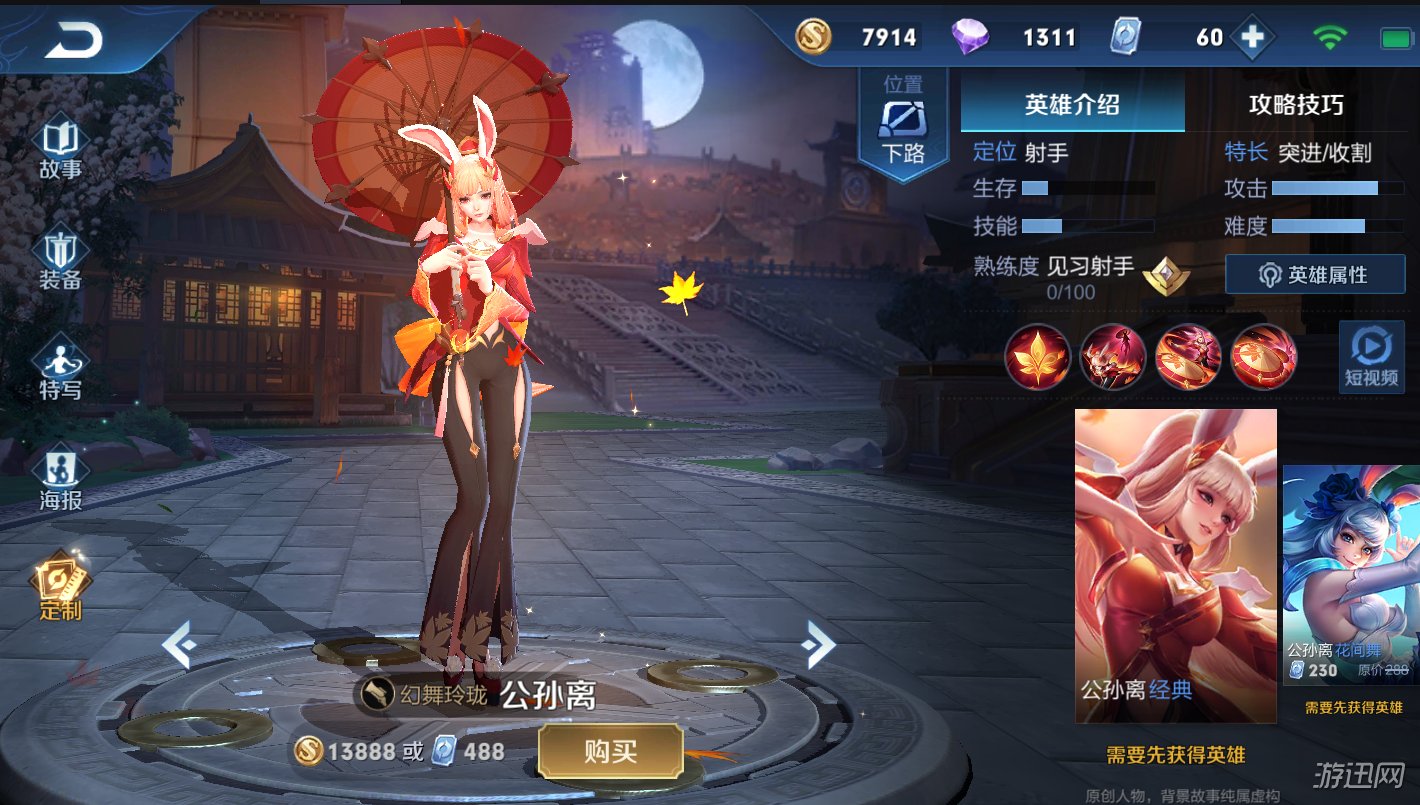Image resolution: width=1420 pixels, height=805 pixels.
Task: Open the 装备 equipment page
Action: point(60,260)
